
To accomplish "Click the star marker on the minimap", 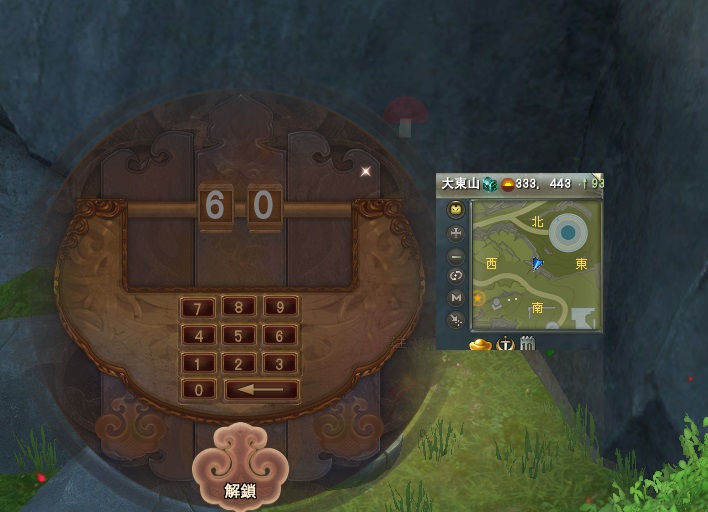I will (x=478, y=298).
